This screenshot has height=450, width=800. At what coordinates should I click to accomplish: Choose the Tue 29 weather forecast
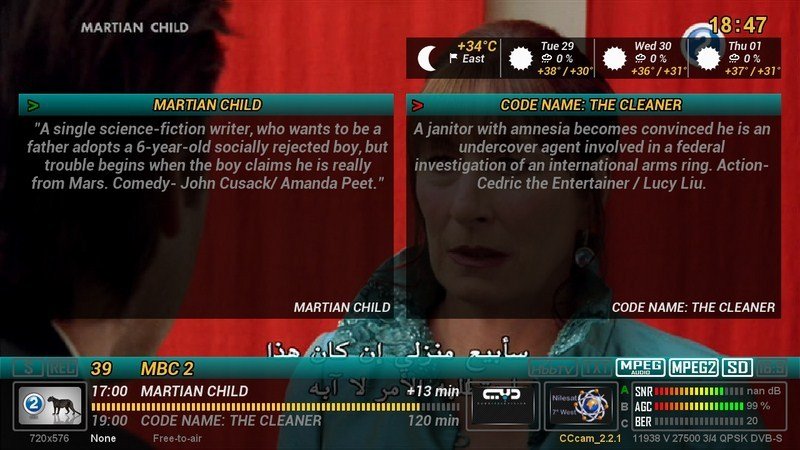point(550,59)
